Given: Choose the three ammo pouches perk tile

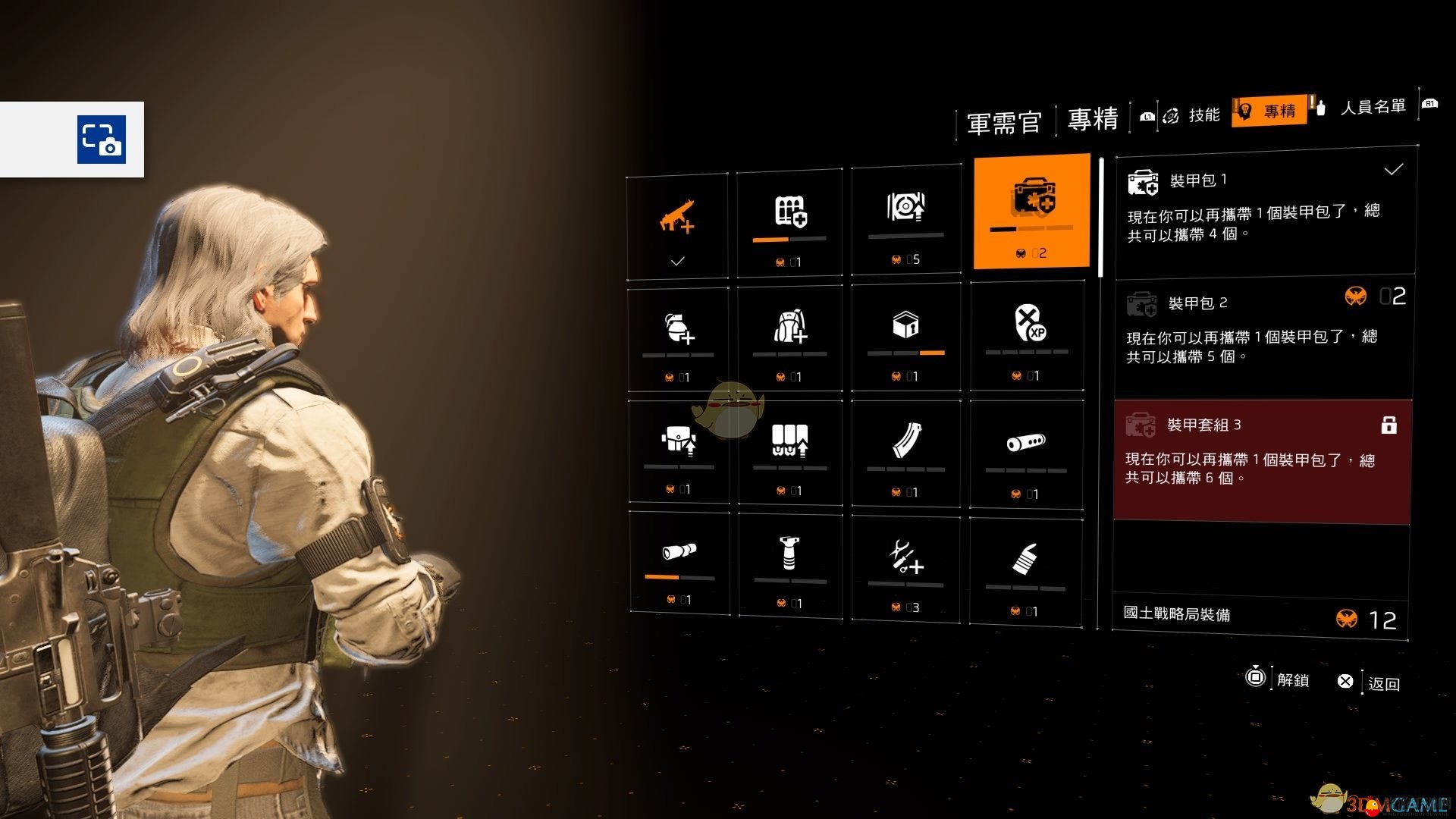Looking at the screenshot, I should (x=789, y=453).
